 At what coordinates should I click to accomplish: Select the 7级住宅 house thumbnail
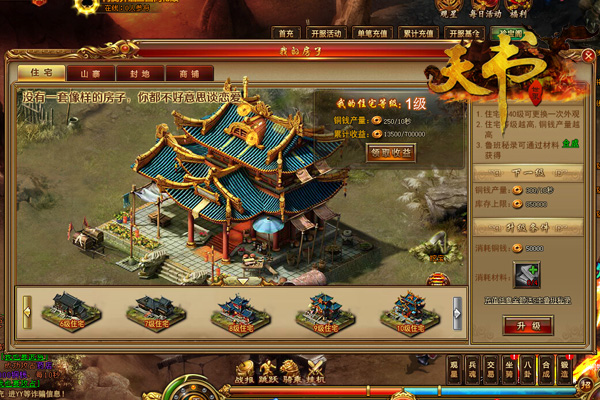click(156, 311)
